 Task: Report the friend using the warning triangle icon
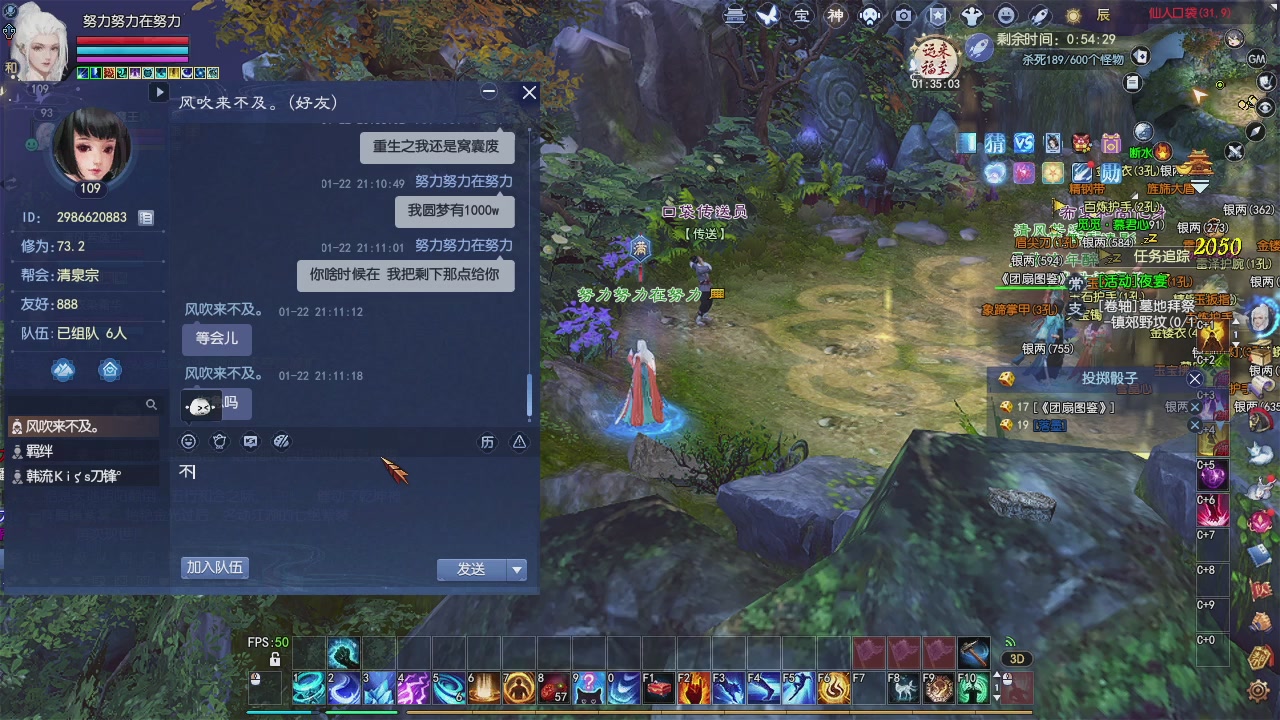point(519,441)
